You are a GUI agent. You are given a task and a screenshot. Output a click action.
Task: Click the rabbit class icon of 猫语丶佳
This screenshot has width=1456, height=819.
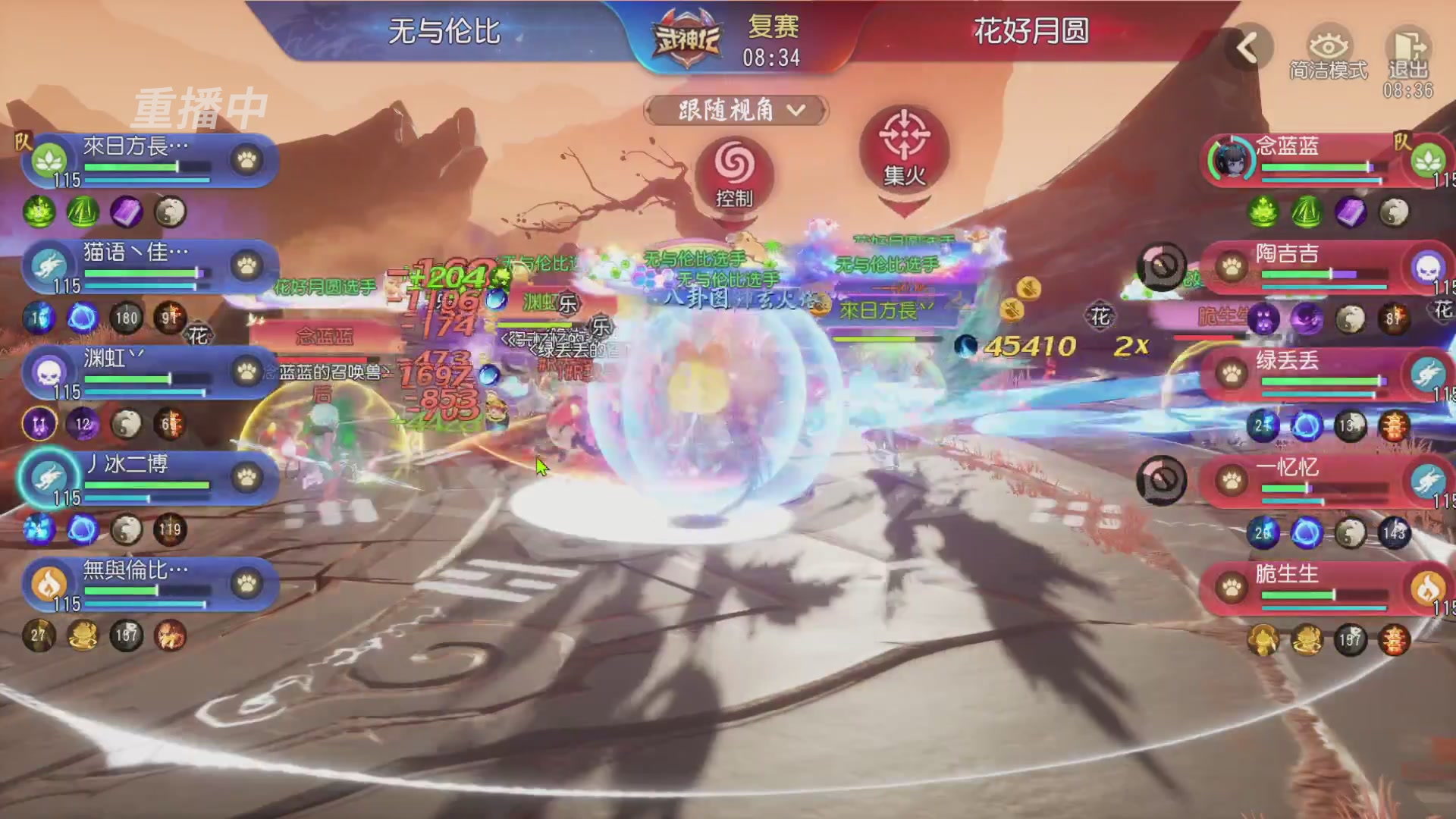pyautogui.click(x=48, y=265)
